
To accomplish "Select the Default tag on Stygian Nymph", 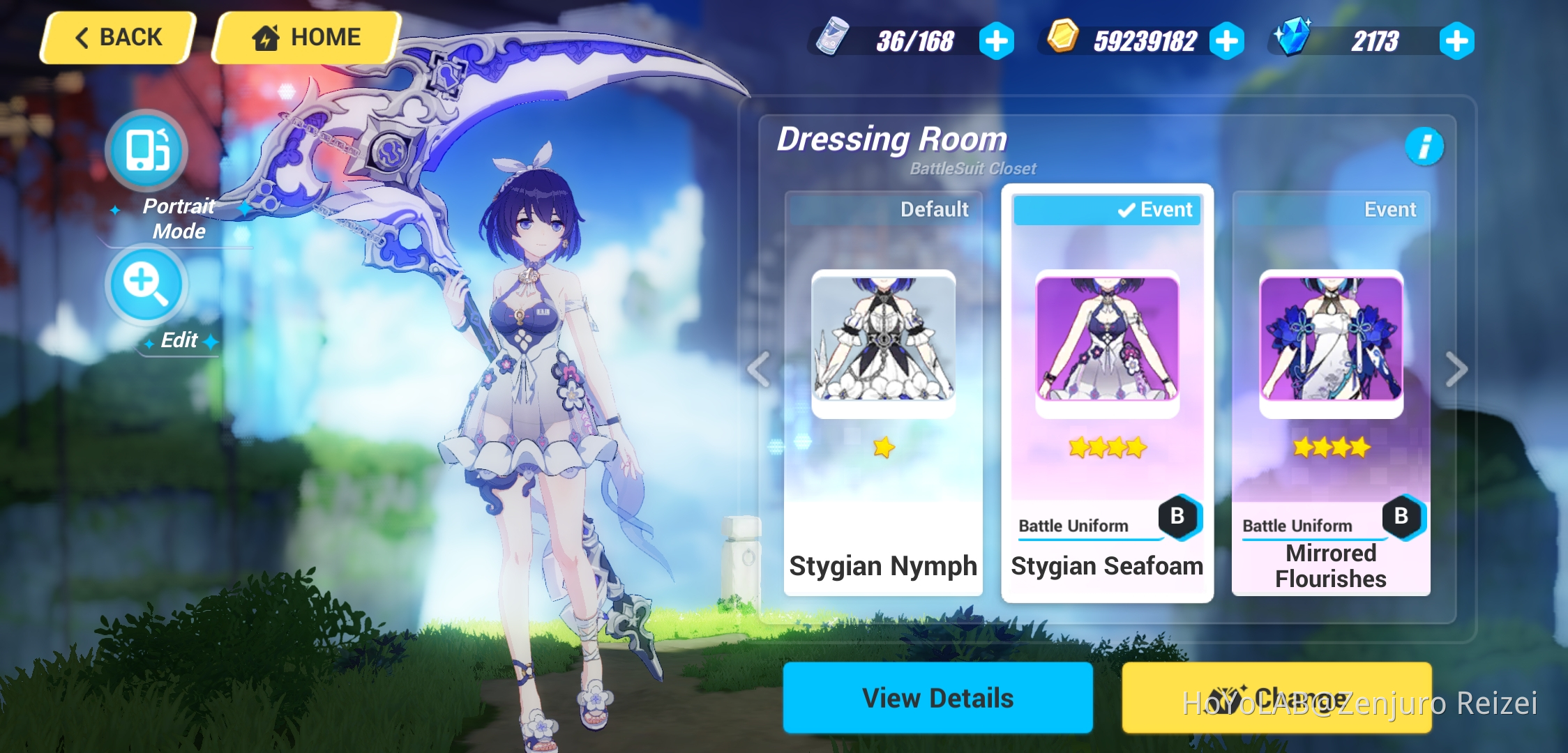I will click(935, 208).
